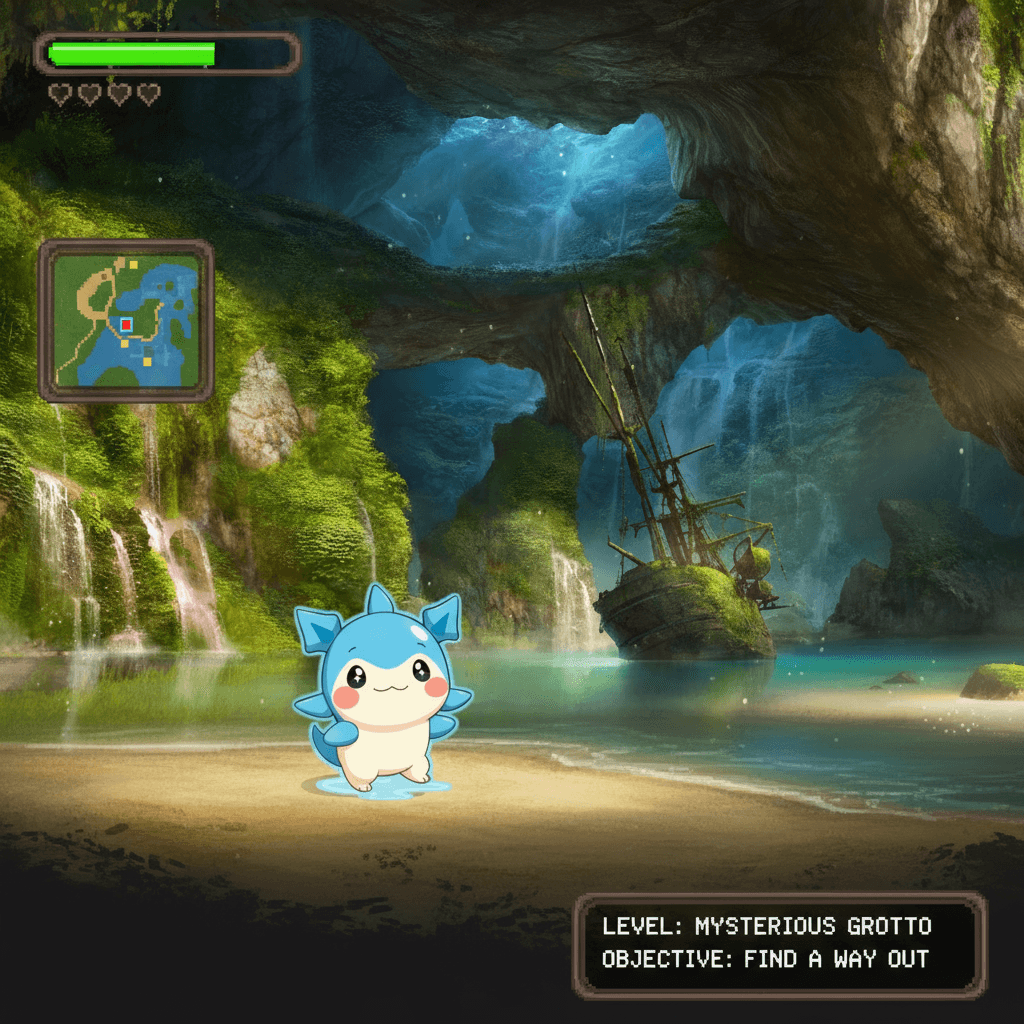Click the red player marker on the minimap

pyautogui.click(x=126, y=325)
